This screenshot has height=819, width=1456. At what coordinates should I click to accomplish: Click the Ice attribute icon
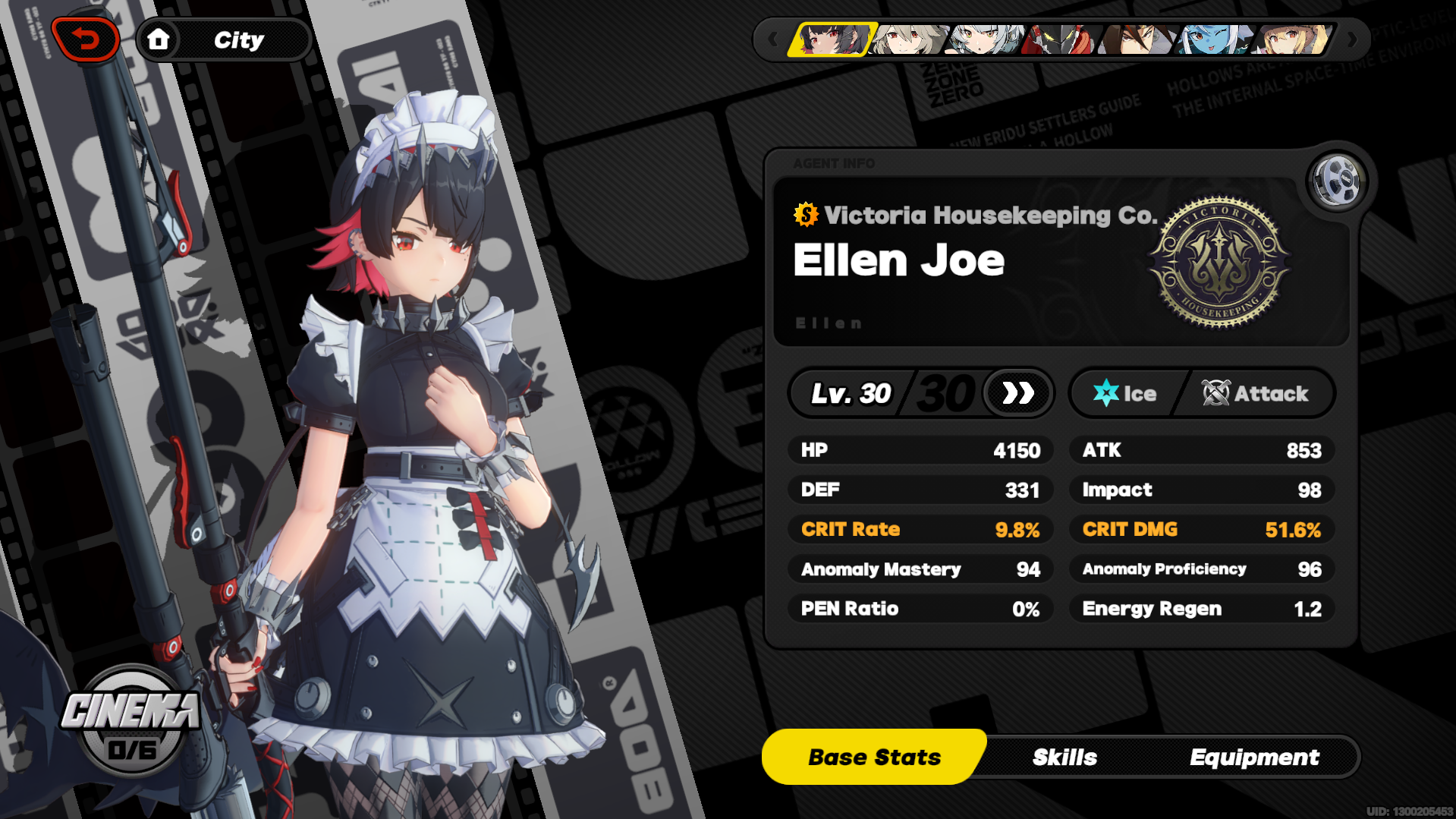(1109, 392)
